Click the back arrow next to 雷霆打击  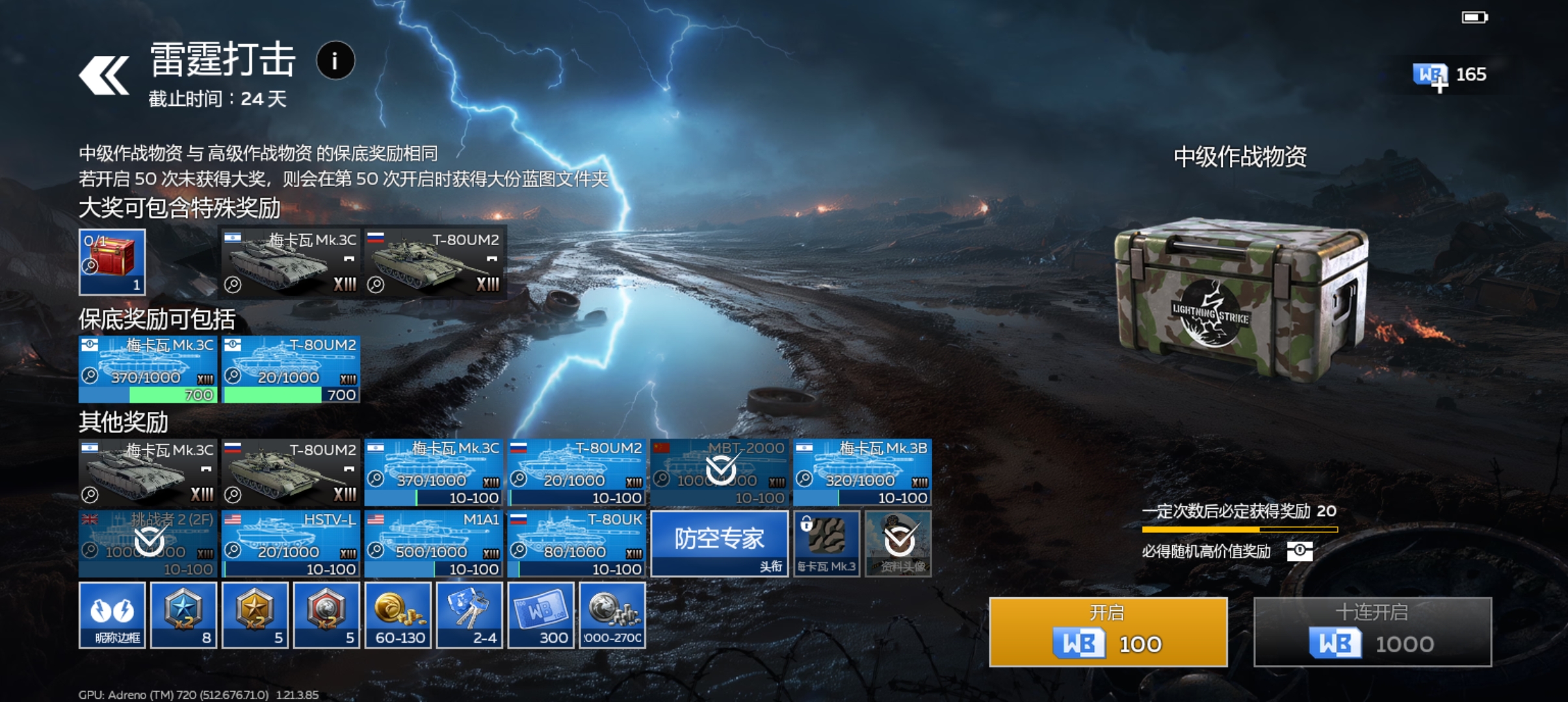(104, 75)
